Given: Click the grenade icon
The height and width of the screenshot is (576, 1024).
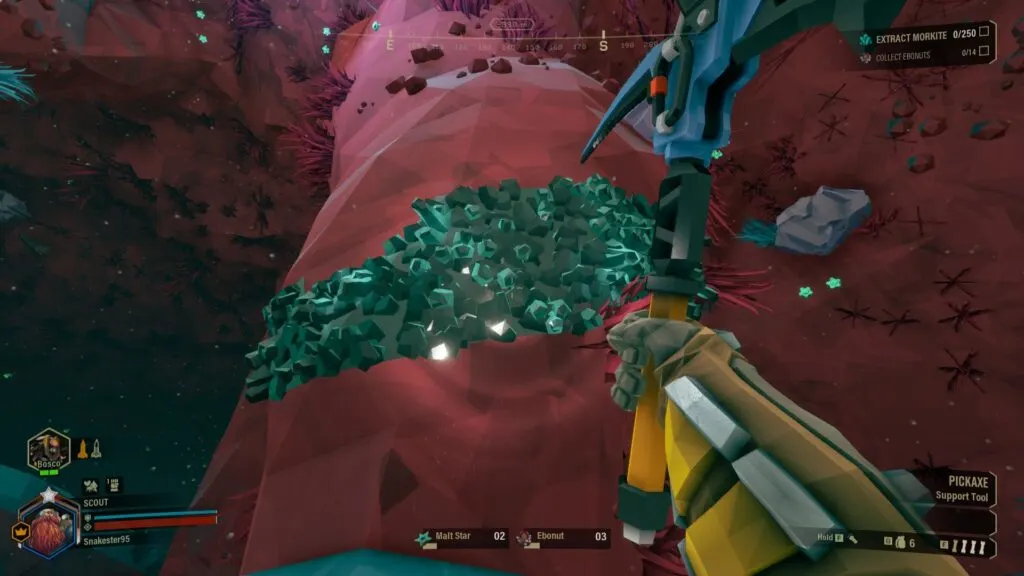Looking at the screenshot, I should click(900, 542).
